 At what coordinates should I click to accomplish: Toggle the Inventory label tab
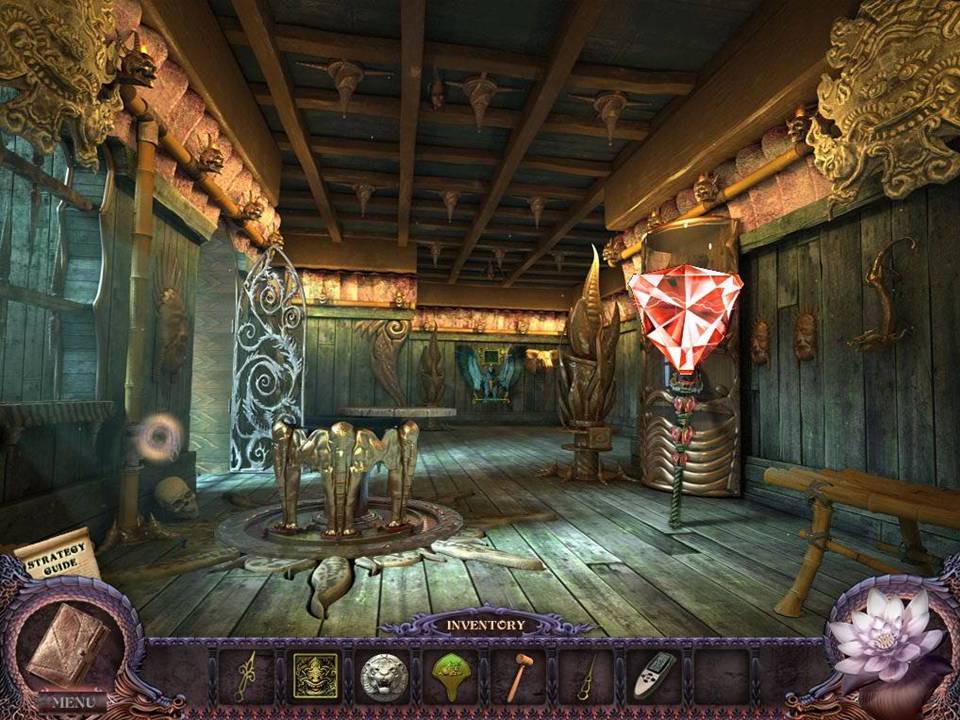tap(486, 625)
